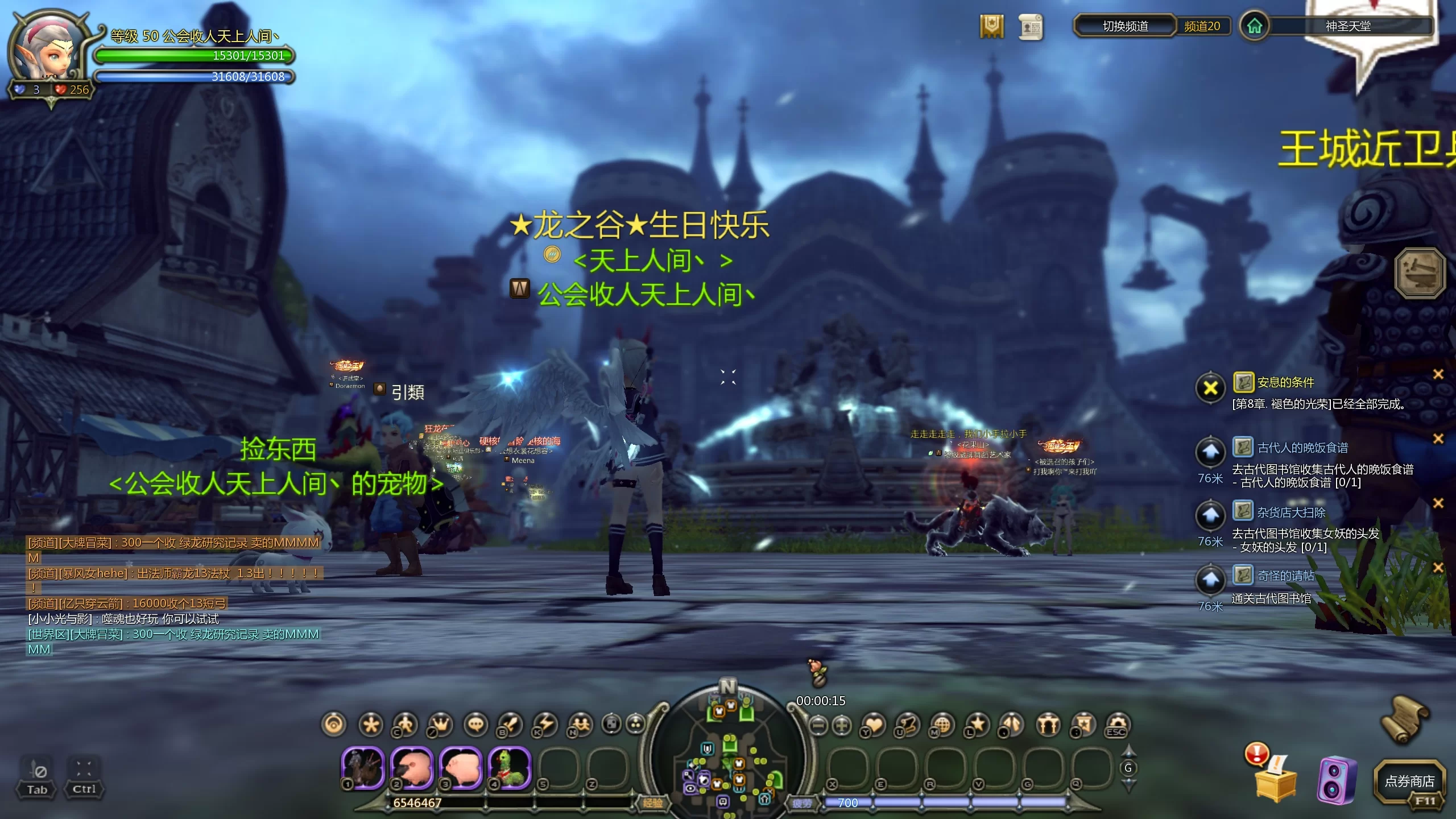Use the armored bird mount in slot 1
The image size is (1456, 819).
(363, 767)
